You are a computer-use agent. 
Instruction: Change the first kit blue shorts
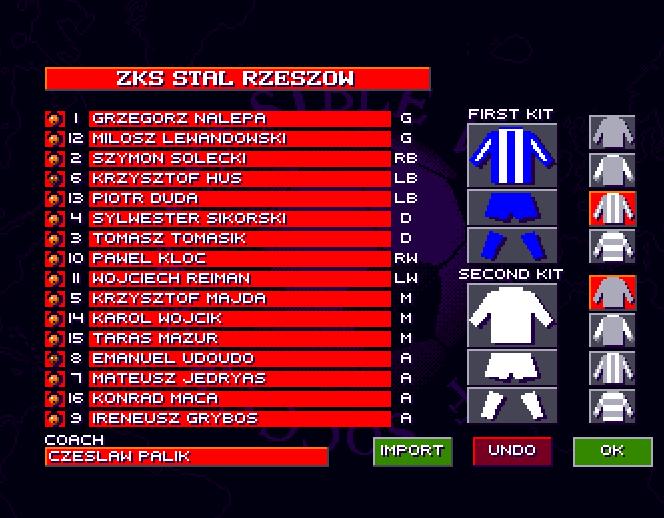click(512, 207)
